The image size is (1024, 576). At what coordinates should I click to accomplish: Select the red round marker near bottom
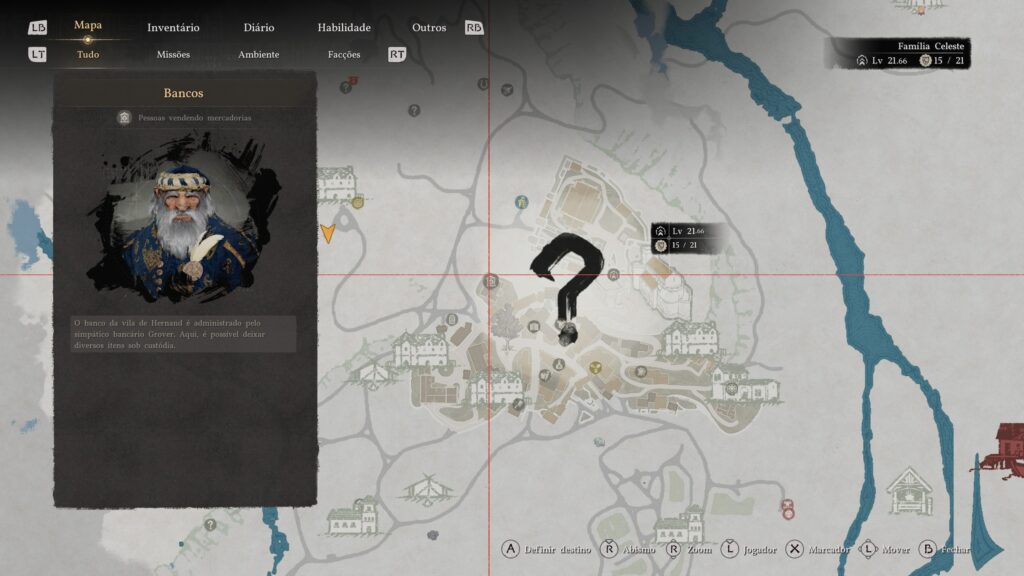pos(787,508)
